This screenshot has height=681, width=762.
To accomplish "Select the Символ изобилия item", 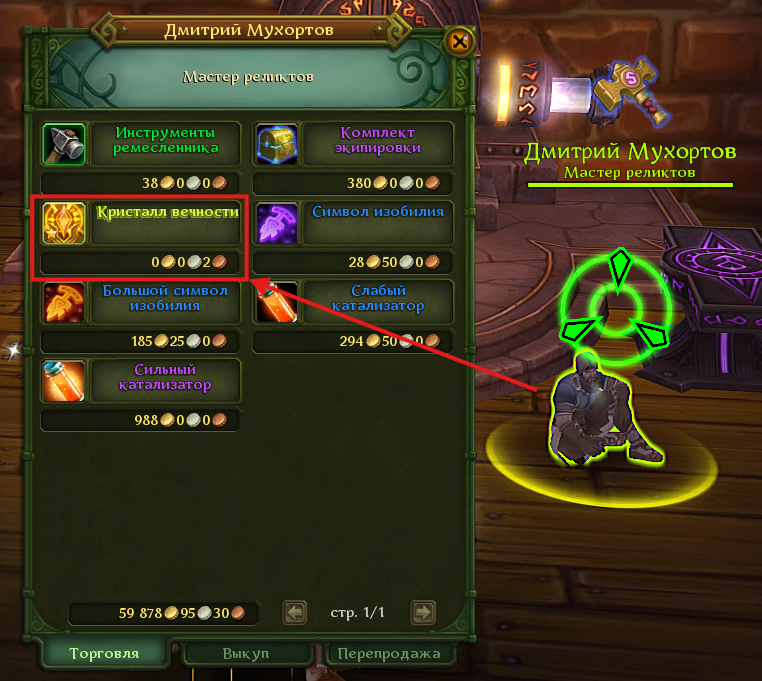I will (276, 222).
